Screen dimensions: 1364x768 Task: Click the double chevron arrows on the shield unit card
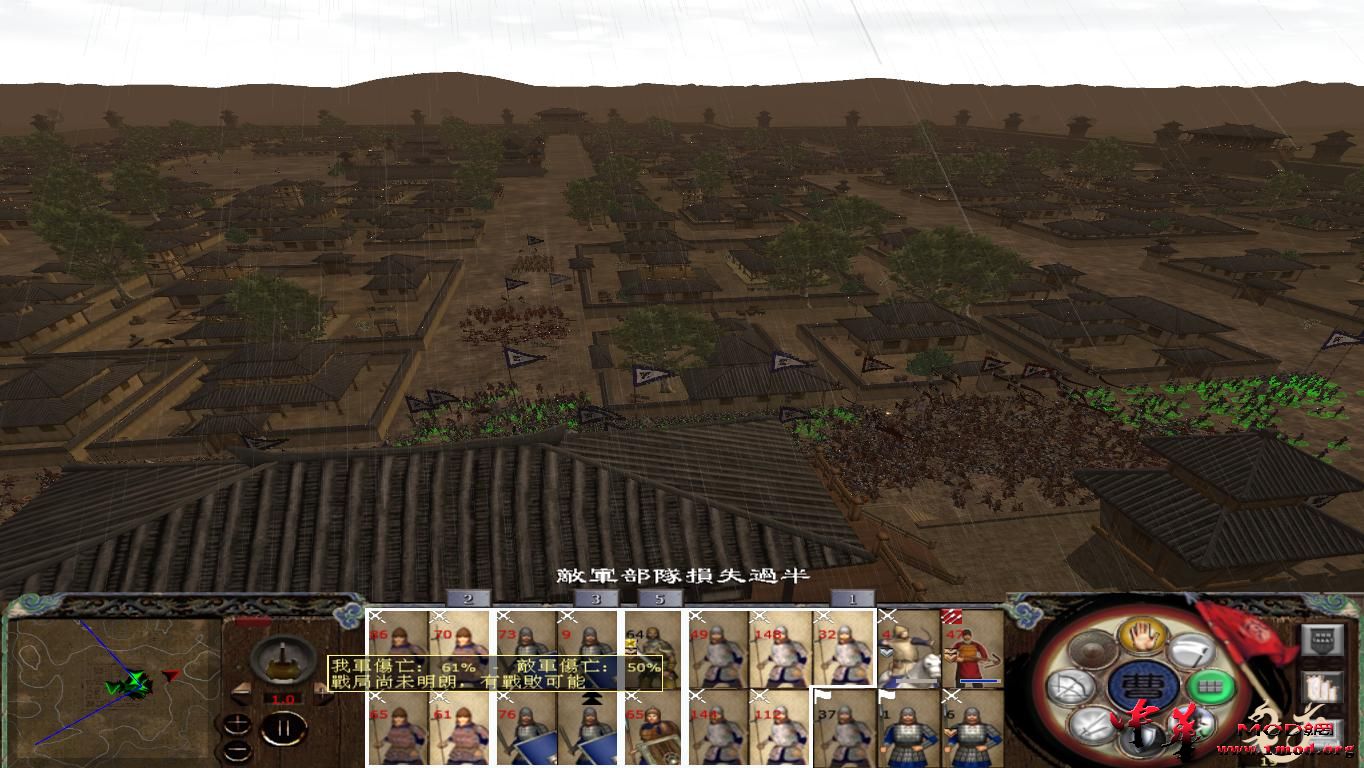591,700
